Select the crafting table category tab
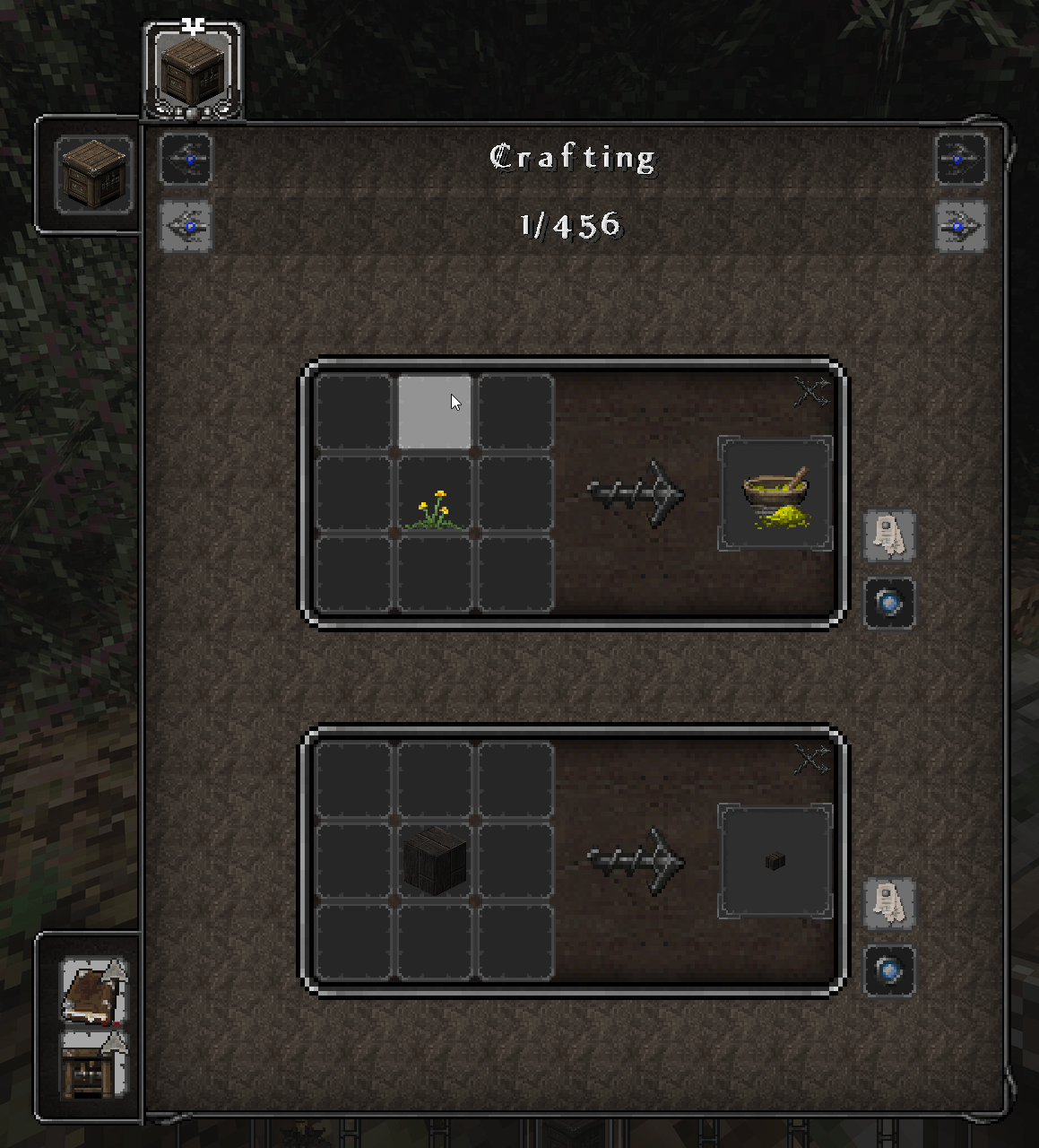 pos(193,70)
